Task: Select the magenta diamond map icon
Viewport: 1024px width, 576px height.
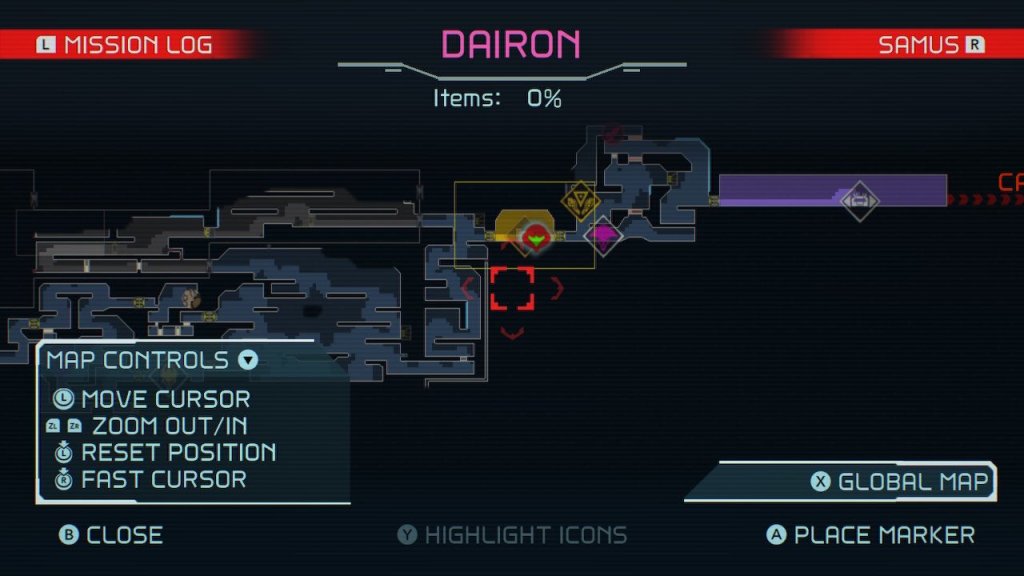Action: (603, 236)
